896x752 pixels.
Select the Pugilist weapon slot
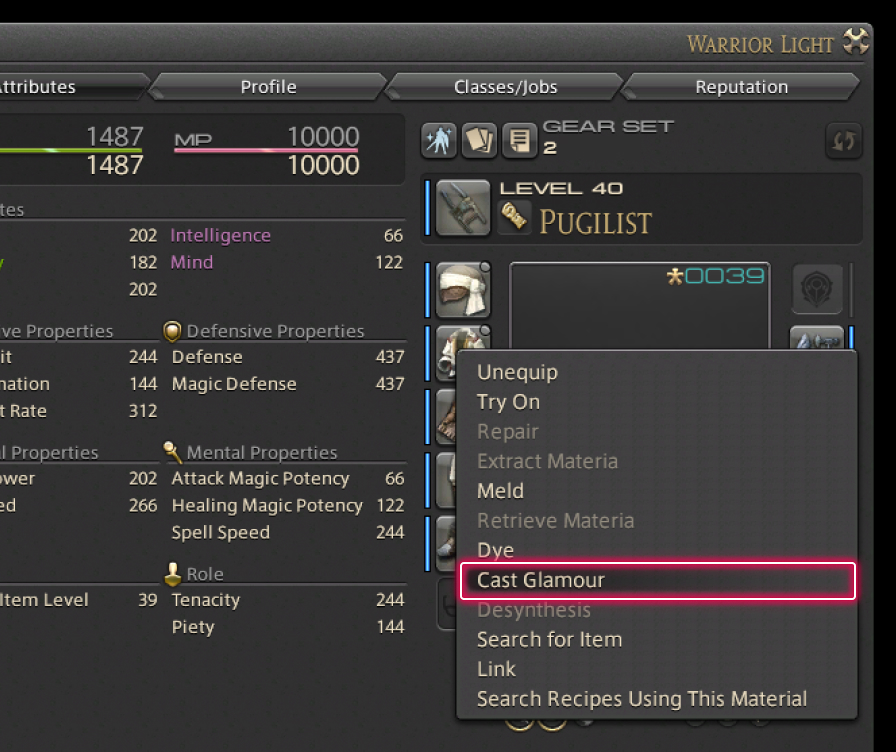463,208
